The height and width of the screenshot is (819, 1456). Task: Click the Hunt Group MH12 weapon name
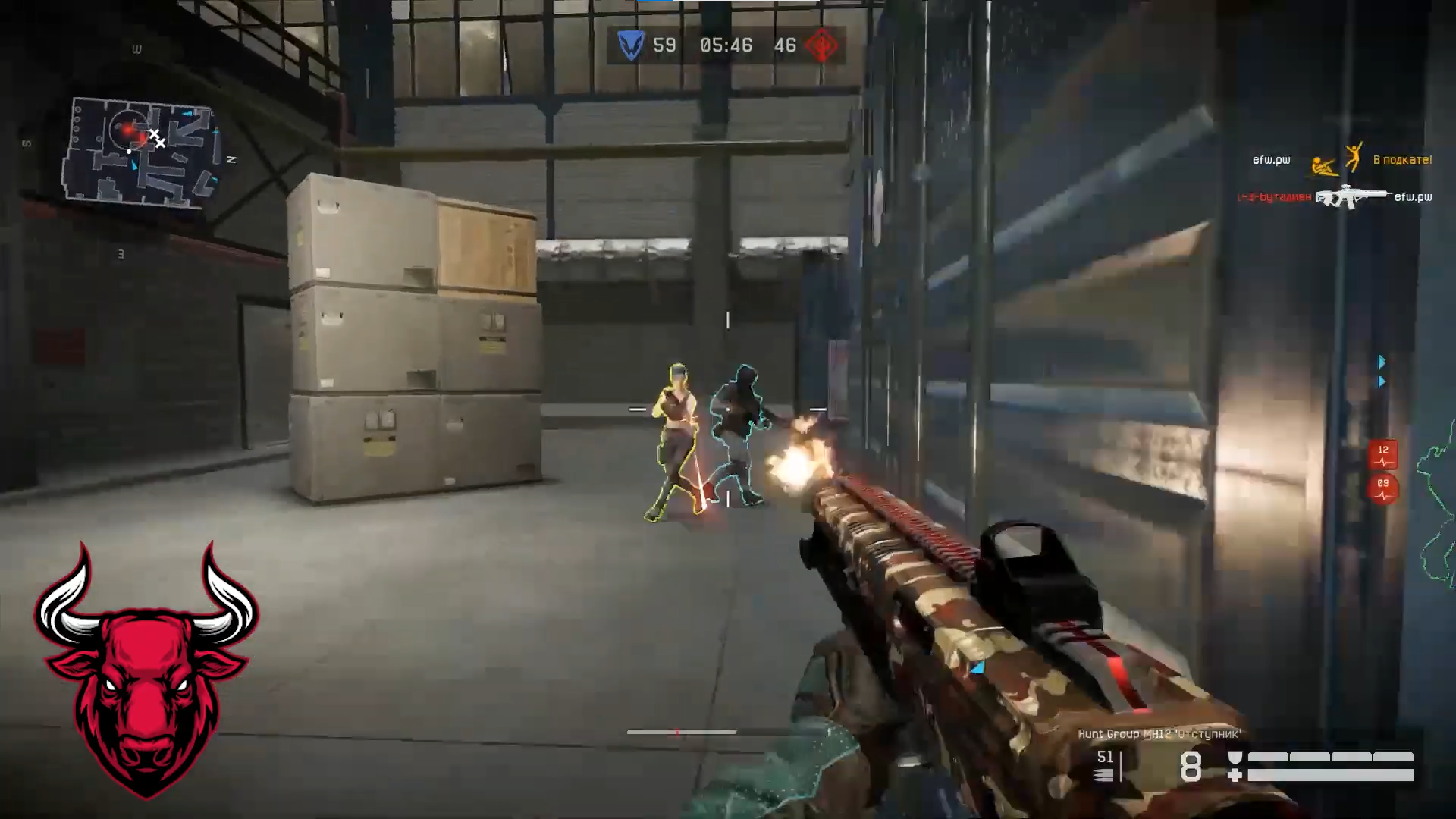1159,734
